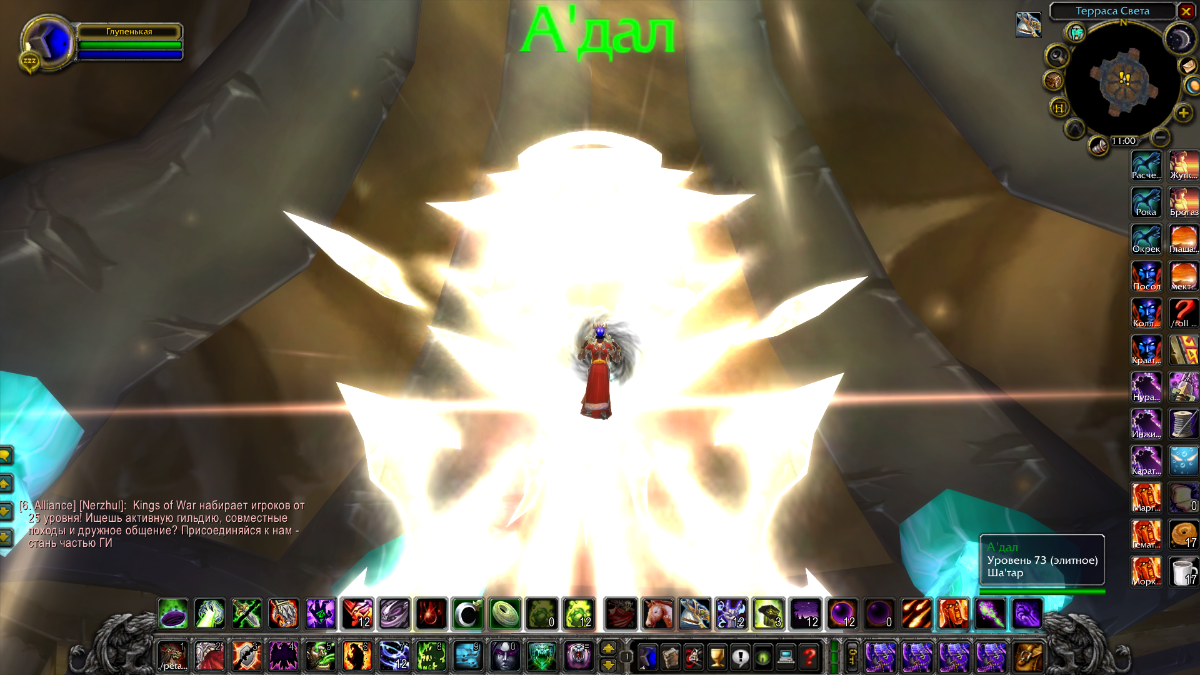The width and height of the screenshot is (1200, 675).
Task: Close the minimap with the X button
Action: point(1186,11)
